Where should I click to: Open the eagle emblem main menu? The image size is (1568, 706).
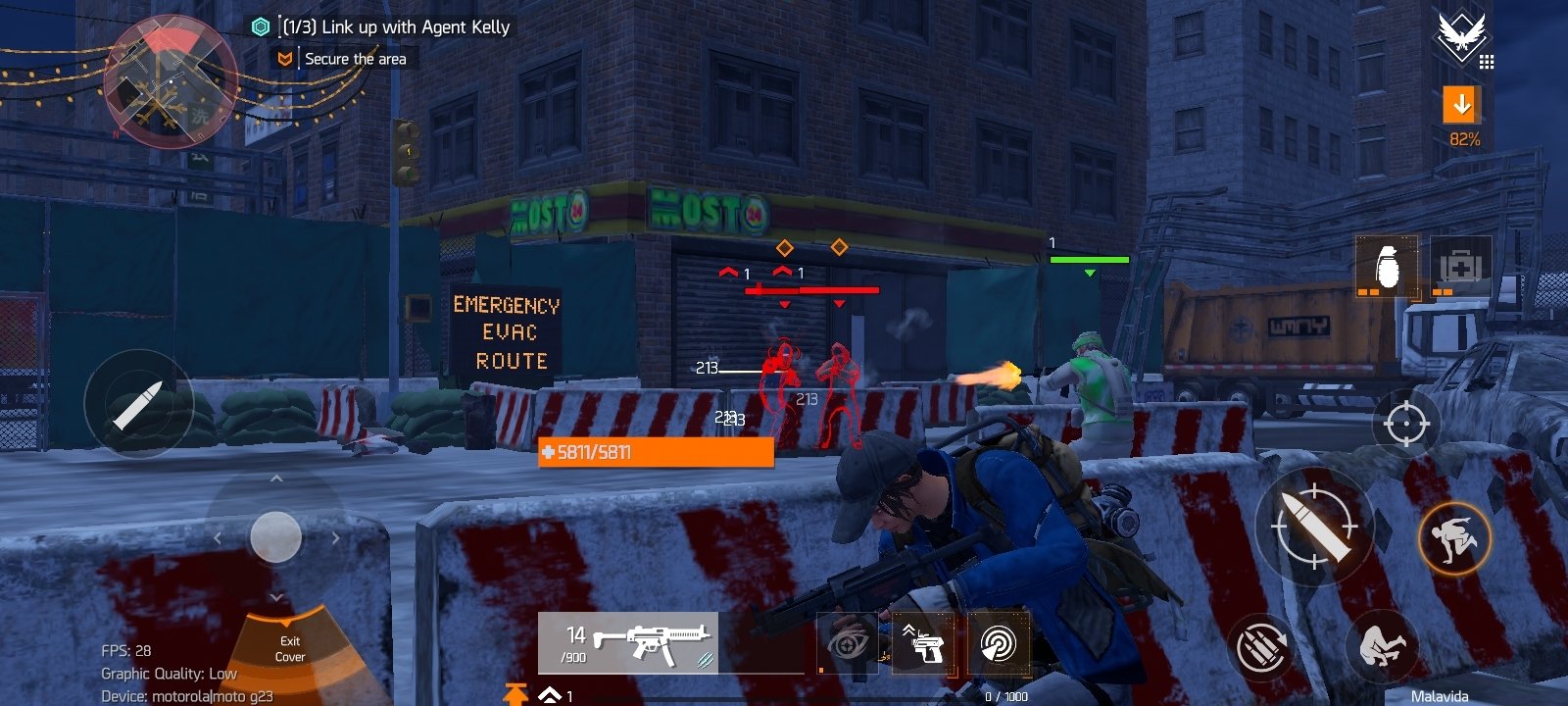[x=1460, y=36]
